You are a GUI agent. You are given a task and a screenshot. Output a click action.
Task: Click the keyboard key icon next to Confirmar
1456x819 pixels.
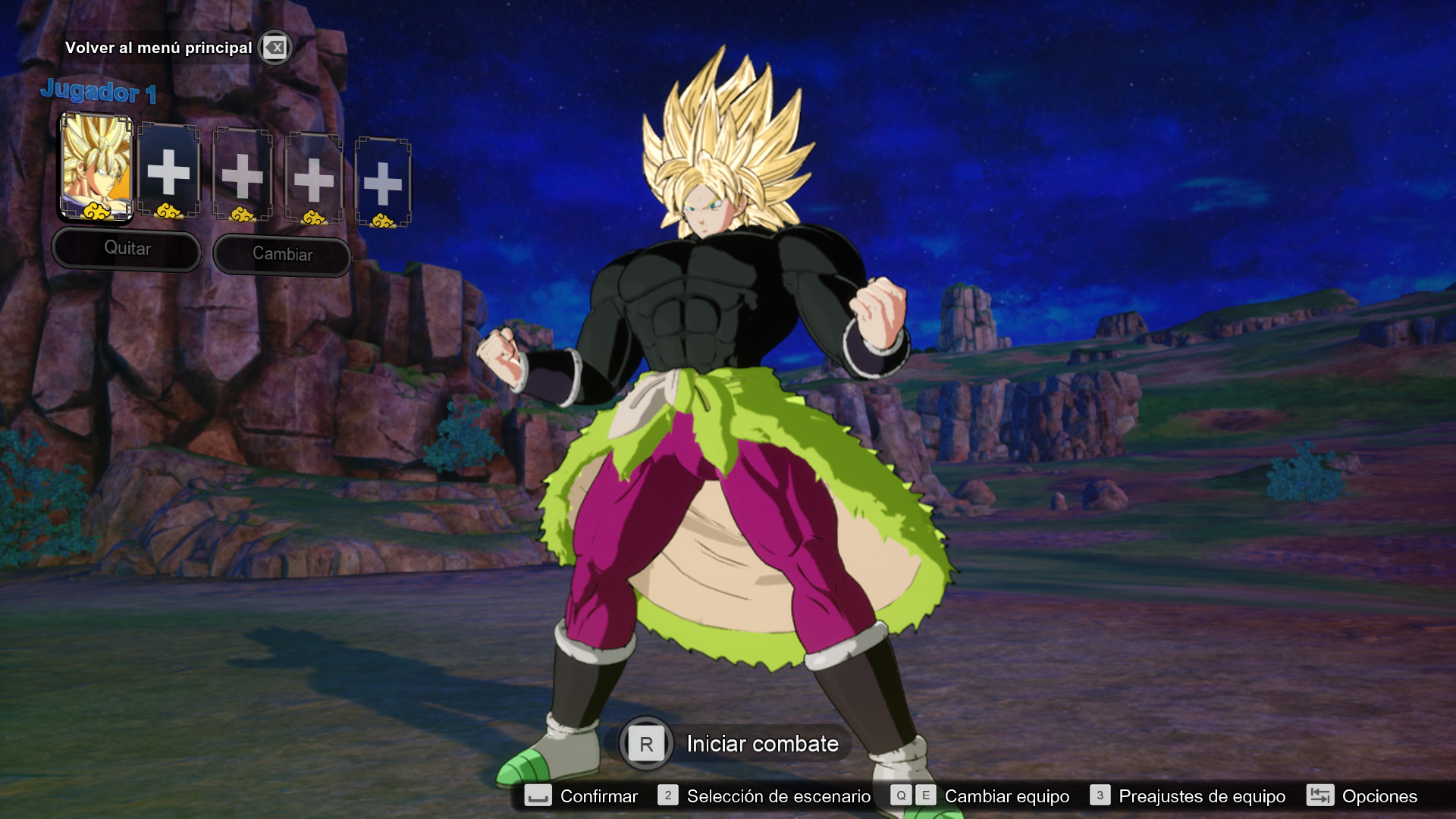tap(538, 796)
